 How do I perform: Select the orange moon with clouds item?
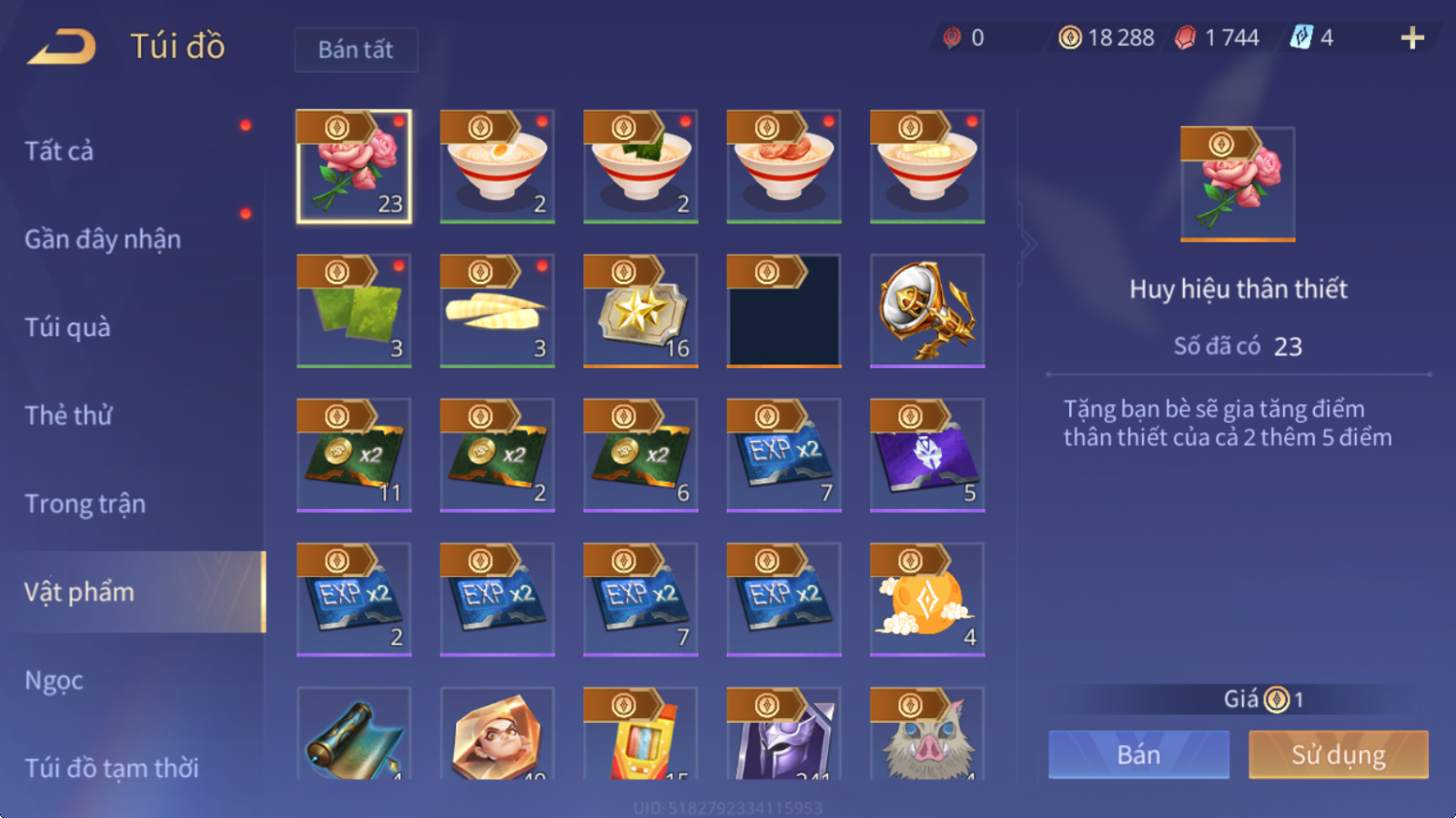927,599
